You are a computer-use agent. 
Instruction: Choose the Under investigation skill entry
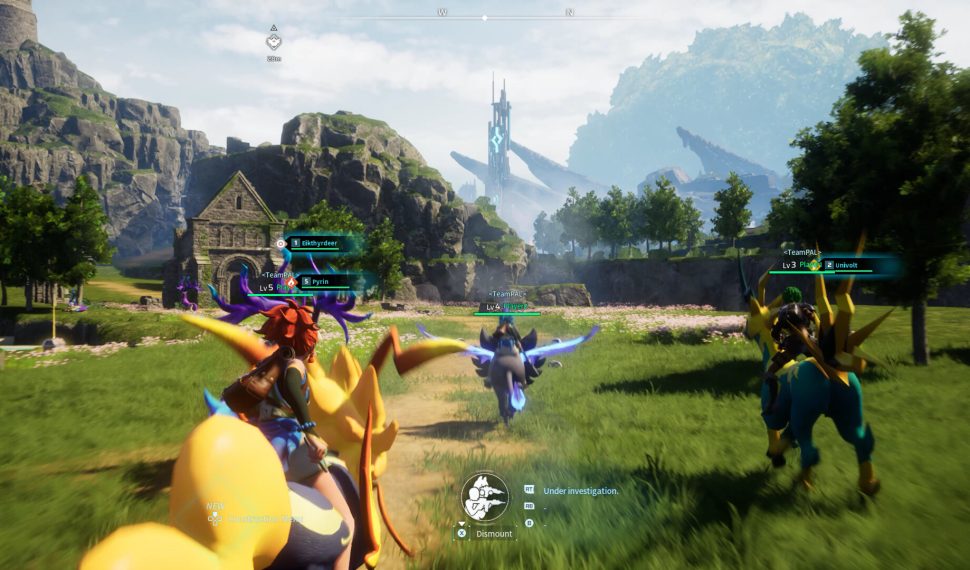pos(580,491)
